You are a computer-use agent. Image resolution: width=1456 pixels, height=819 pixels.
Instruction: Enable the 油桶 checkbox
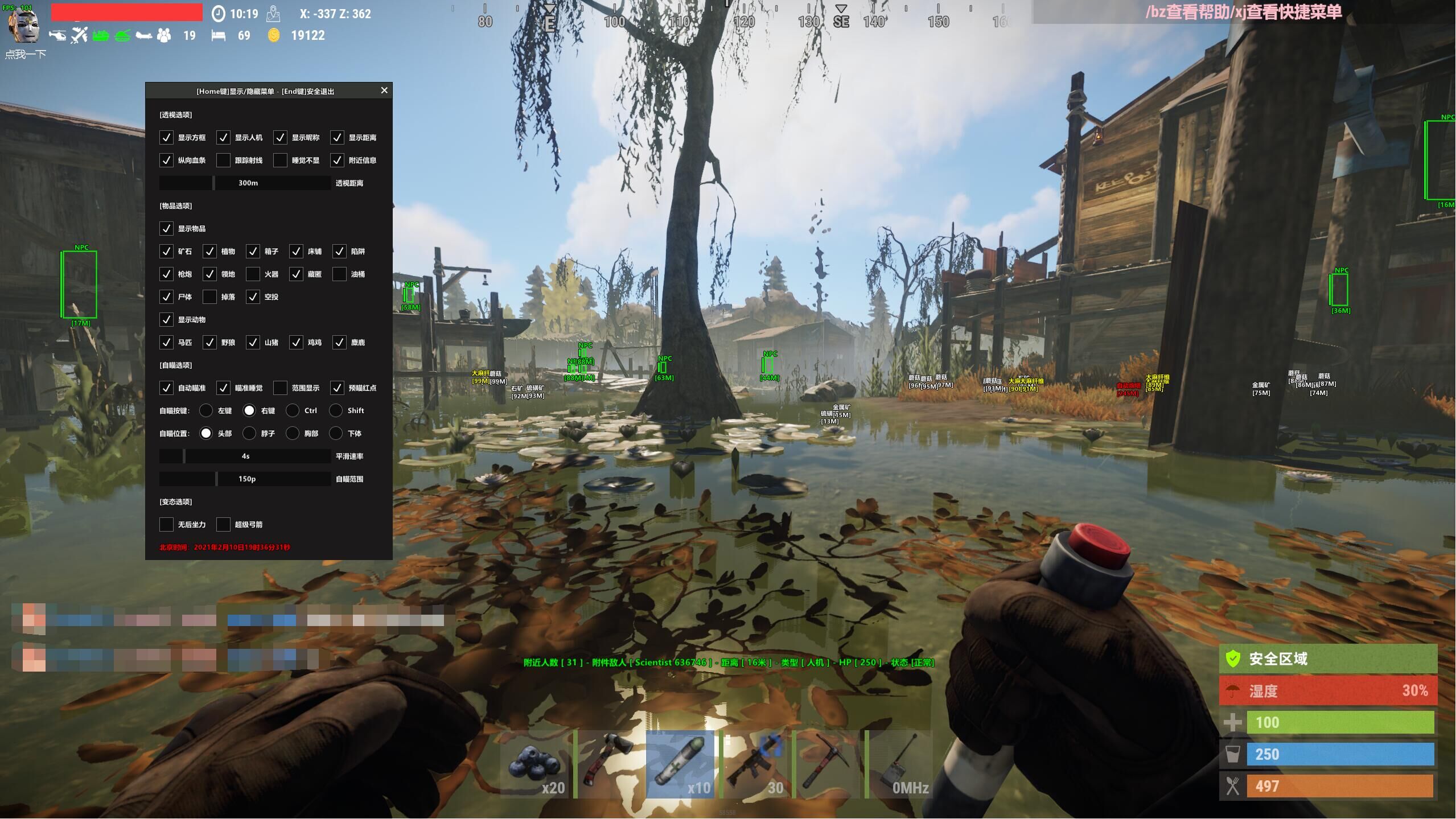(339, 274)
